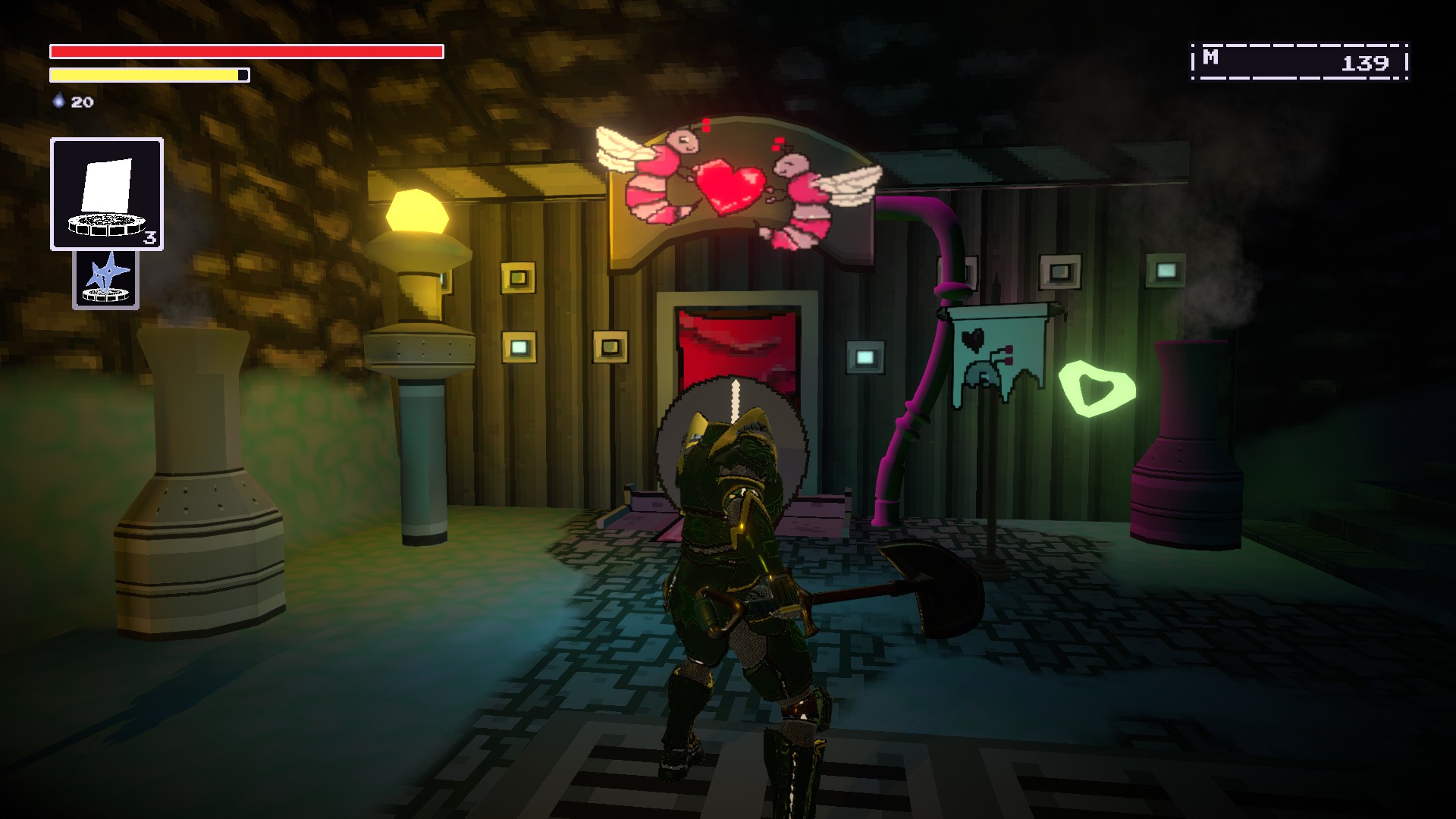Choose the blue shuriken item slot
The image size is (1456, 819).
[106, 280]
